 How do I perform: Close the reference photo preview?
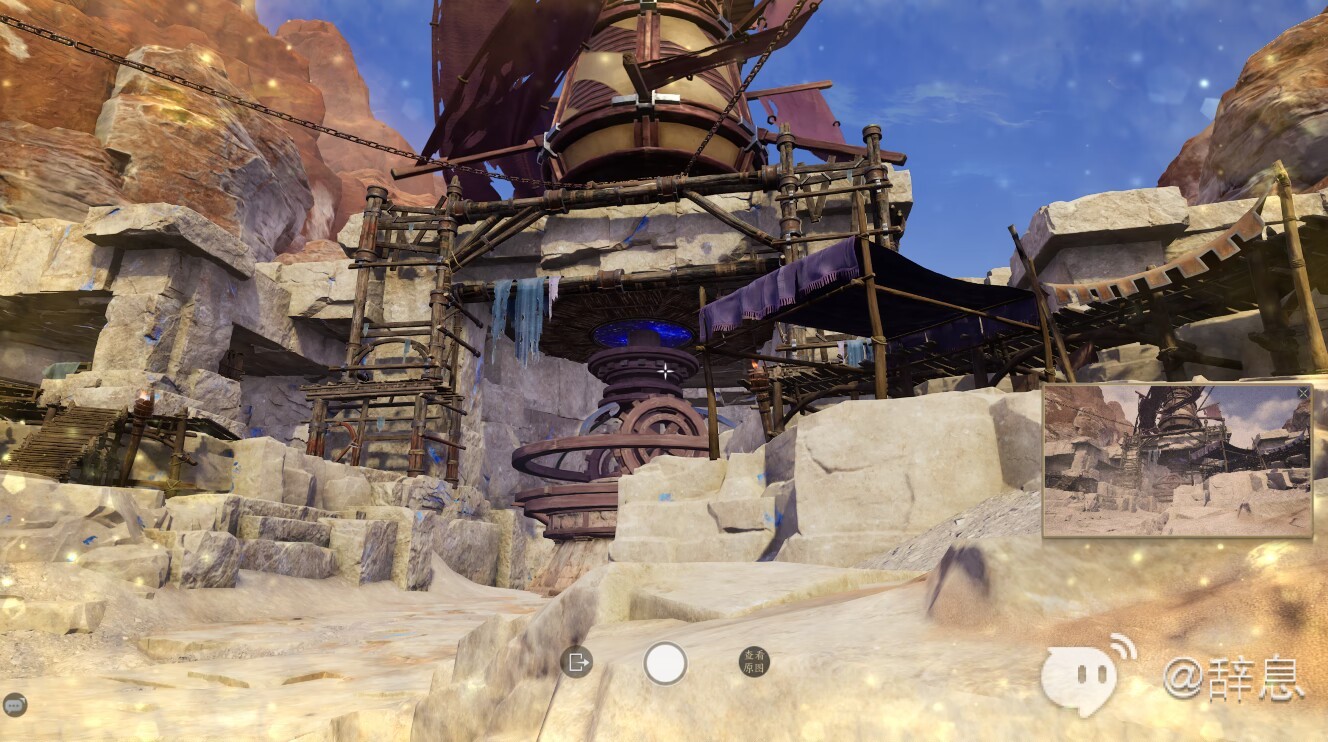(x=1302, y=394)
